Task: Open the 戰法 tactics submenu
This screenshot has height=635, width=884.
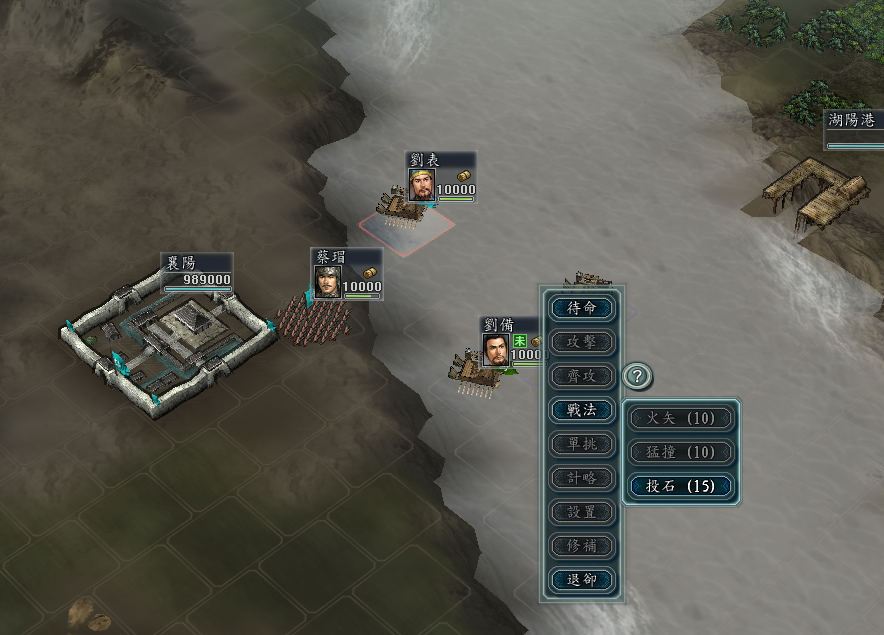Action: coord(582,410)
